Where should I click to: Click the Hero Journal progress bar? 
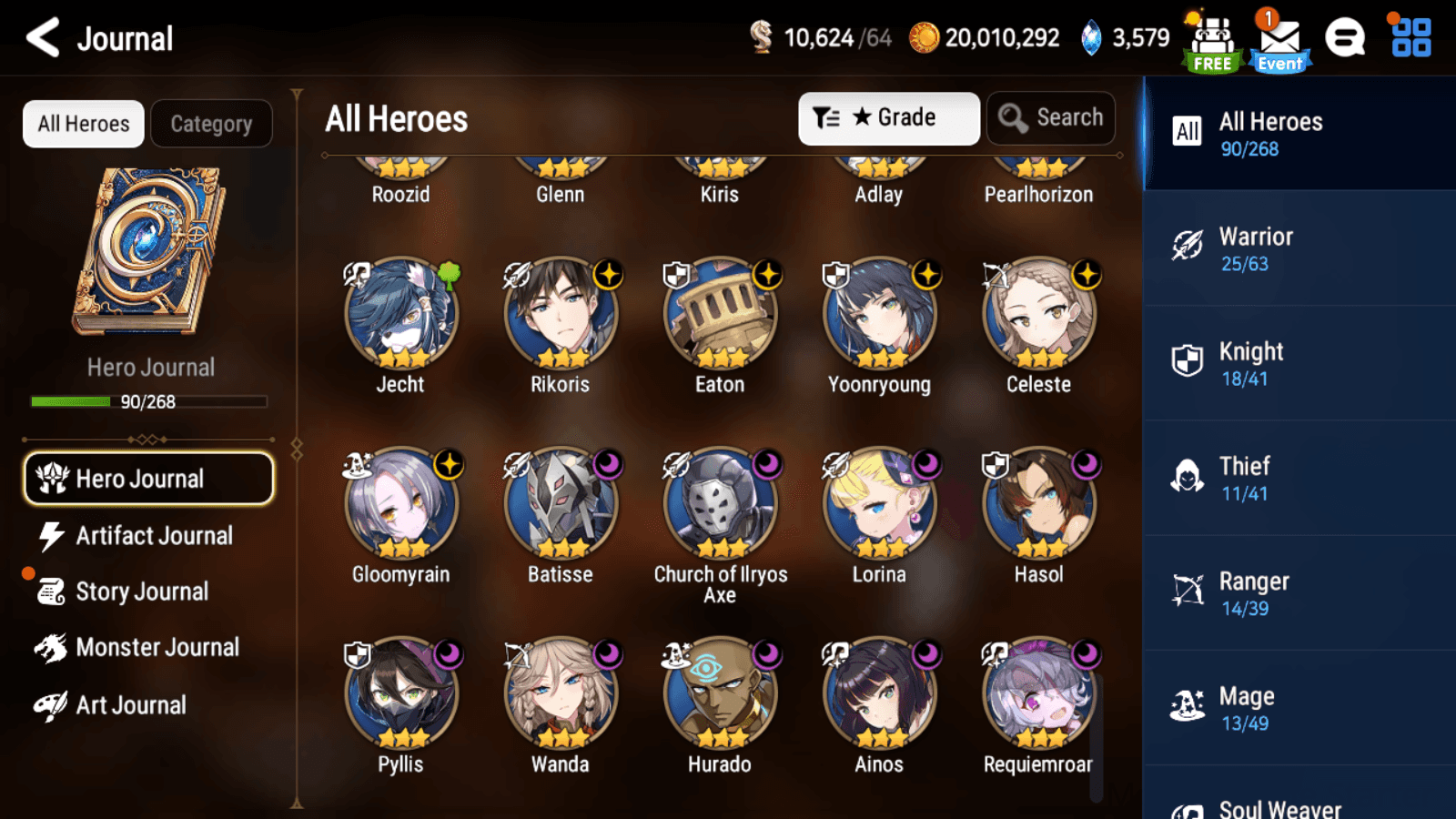148,401
